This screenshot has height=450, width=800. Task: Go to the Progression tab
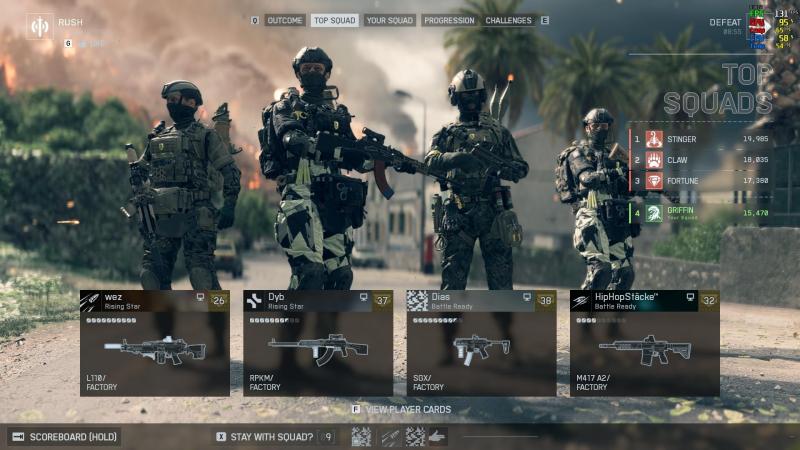(x=449, y=20)
